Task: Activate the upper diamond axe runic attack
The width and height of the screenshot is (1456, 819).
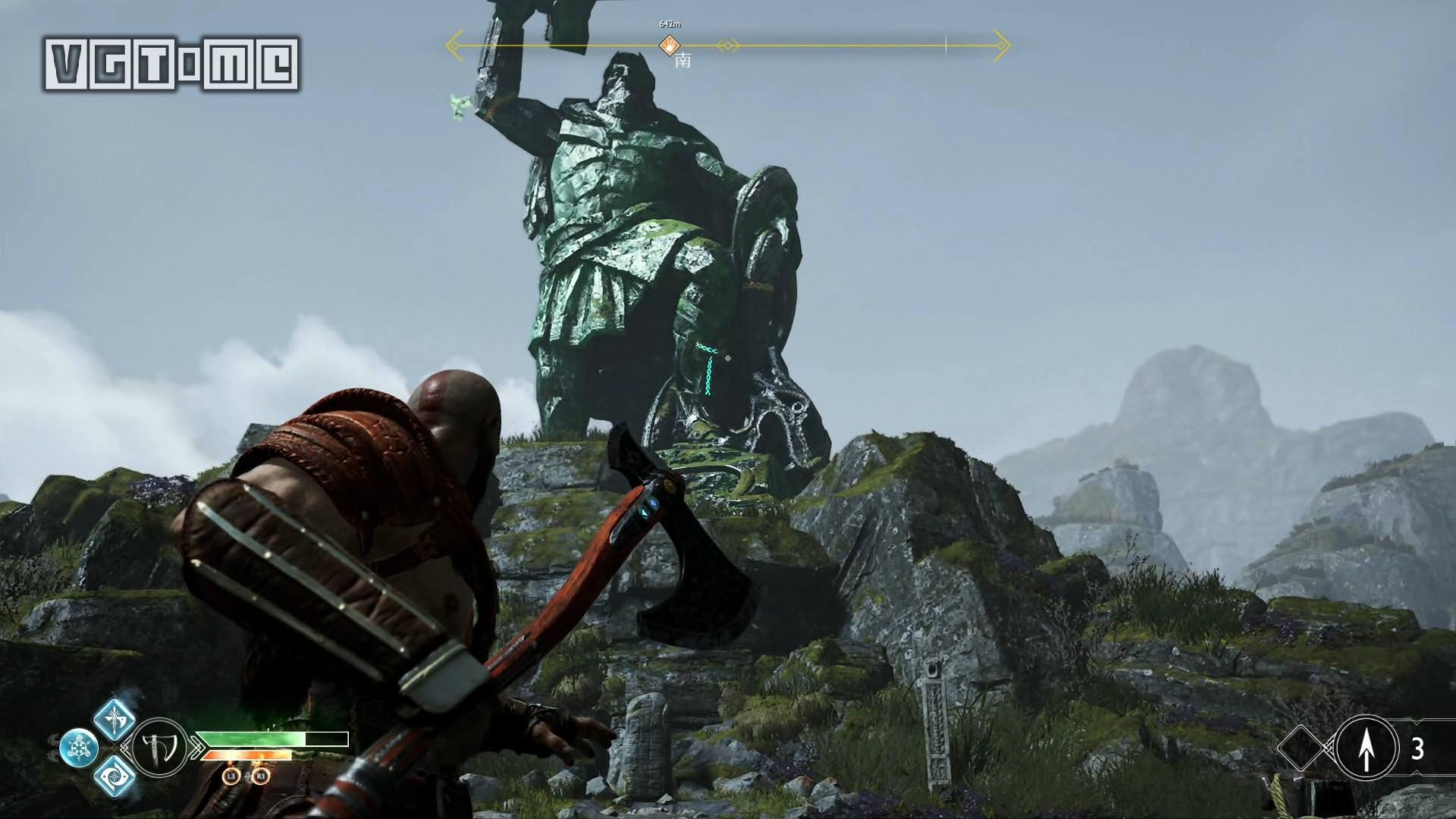Action: click(x=115, y=720)
